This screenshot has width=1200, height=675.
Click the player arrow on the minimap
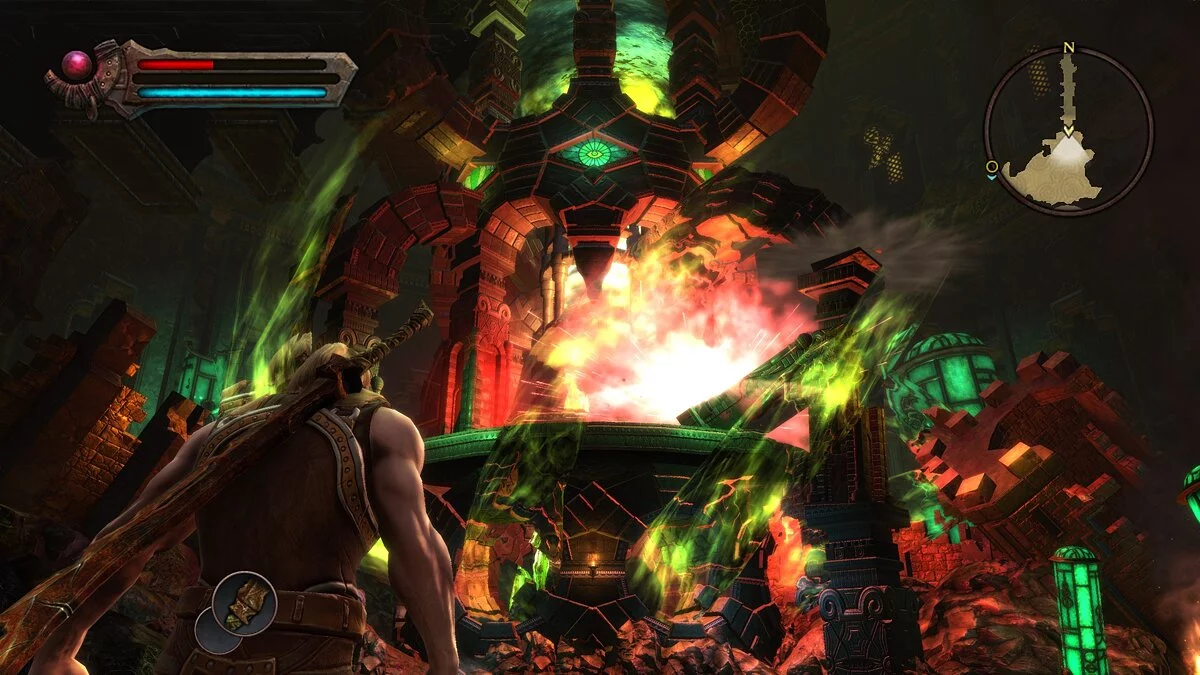pyautogui.click(x=1068, y=130)
